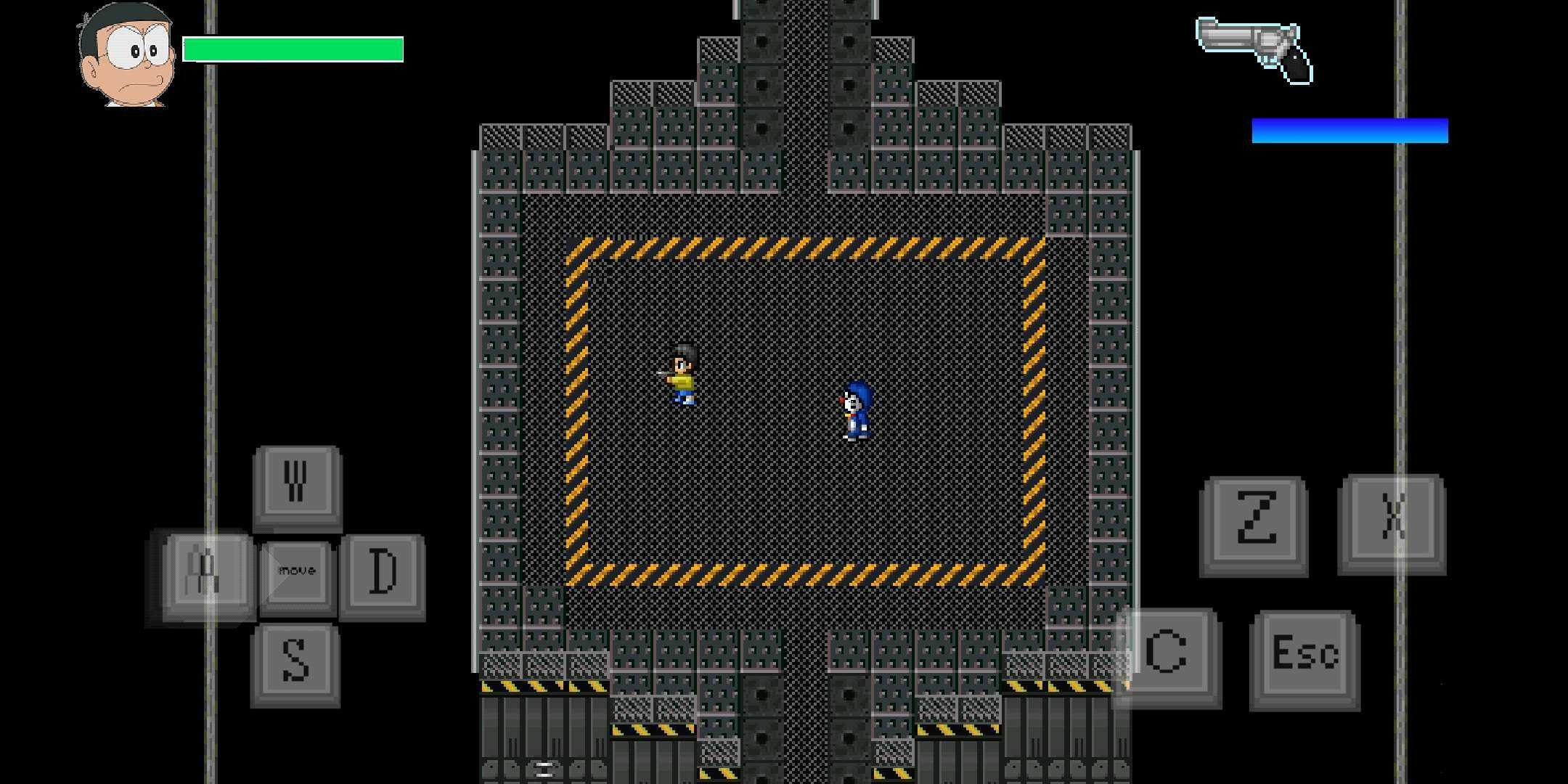
Task: Click Nobita's character portrait
Action: [127, 56]
